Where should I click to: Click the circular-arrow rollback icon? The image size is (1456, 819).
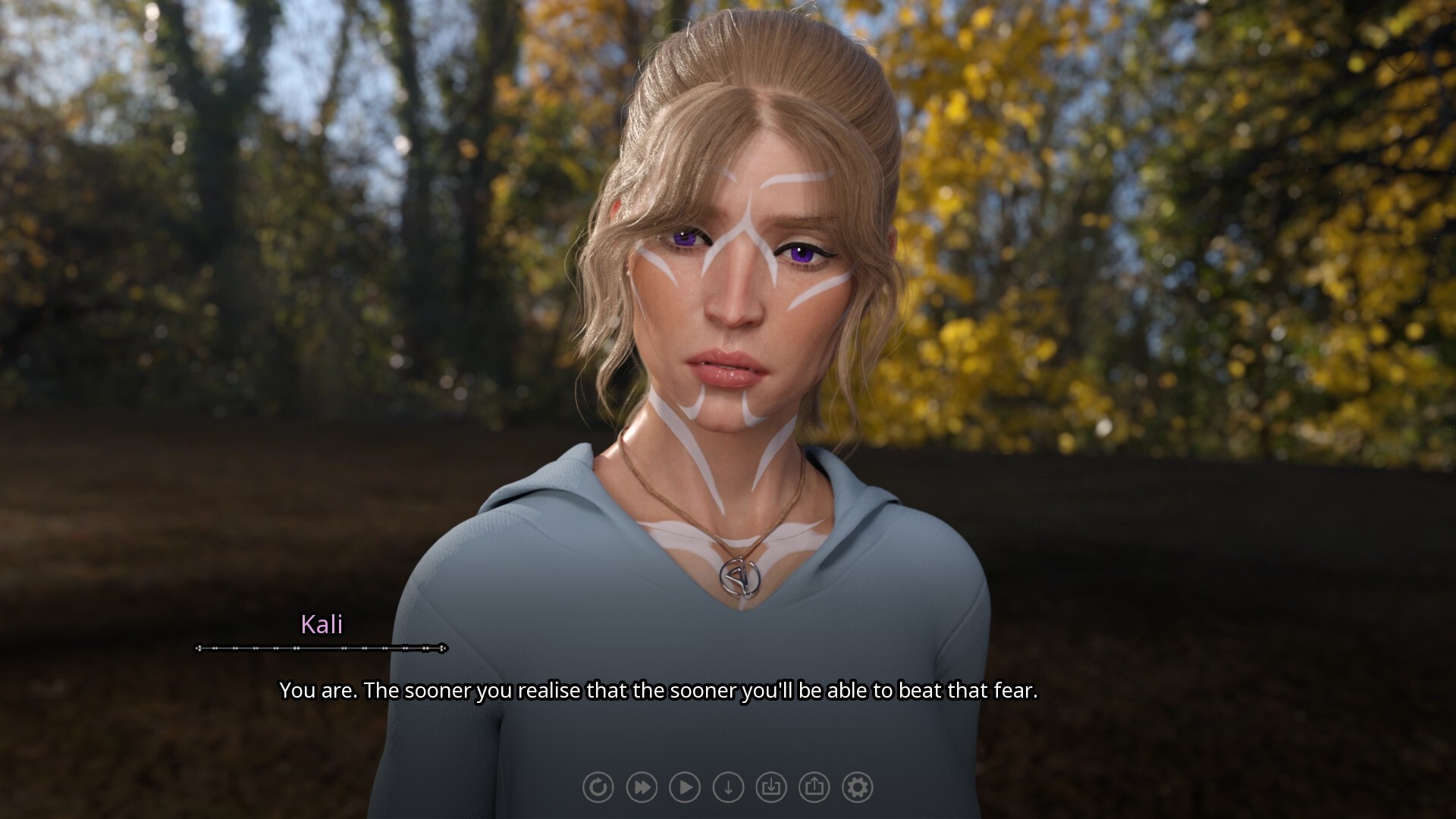[598, 787]
